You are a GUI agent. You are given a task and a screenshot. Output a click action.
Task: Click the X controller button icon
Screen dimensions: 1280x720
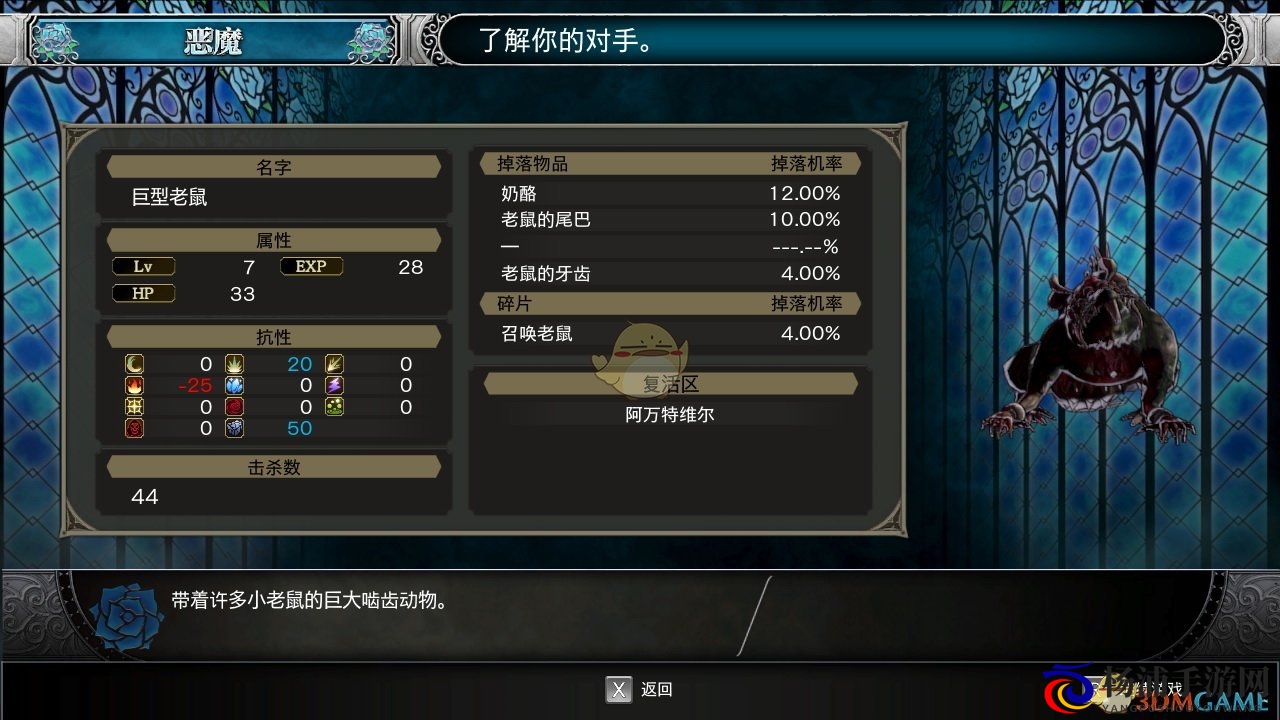[x=617, y=690]
